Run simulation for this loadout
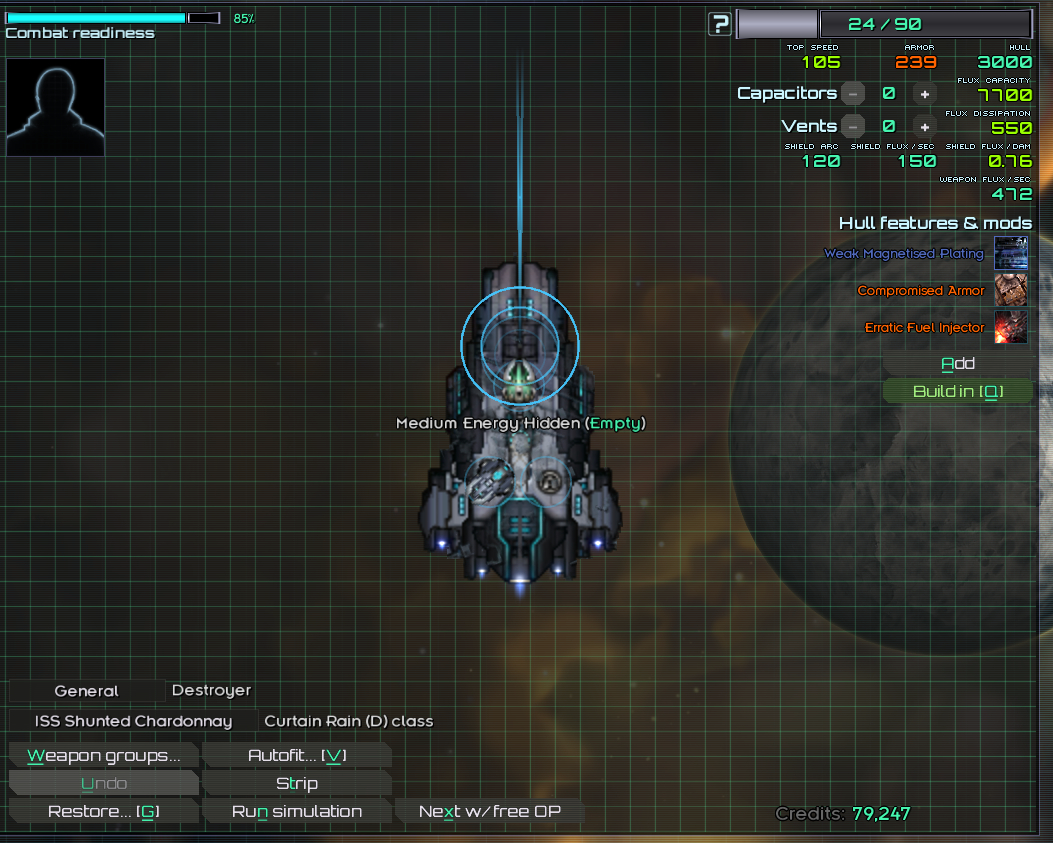The width and height of the screenshot is (1053, 843). tap(296, 811)
